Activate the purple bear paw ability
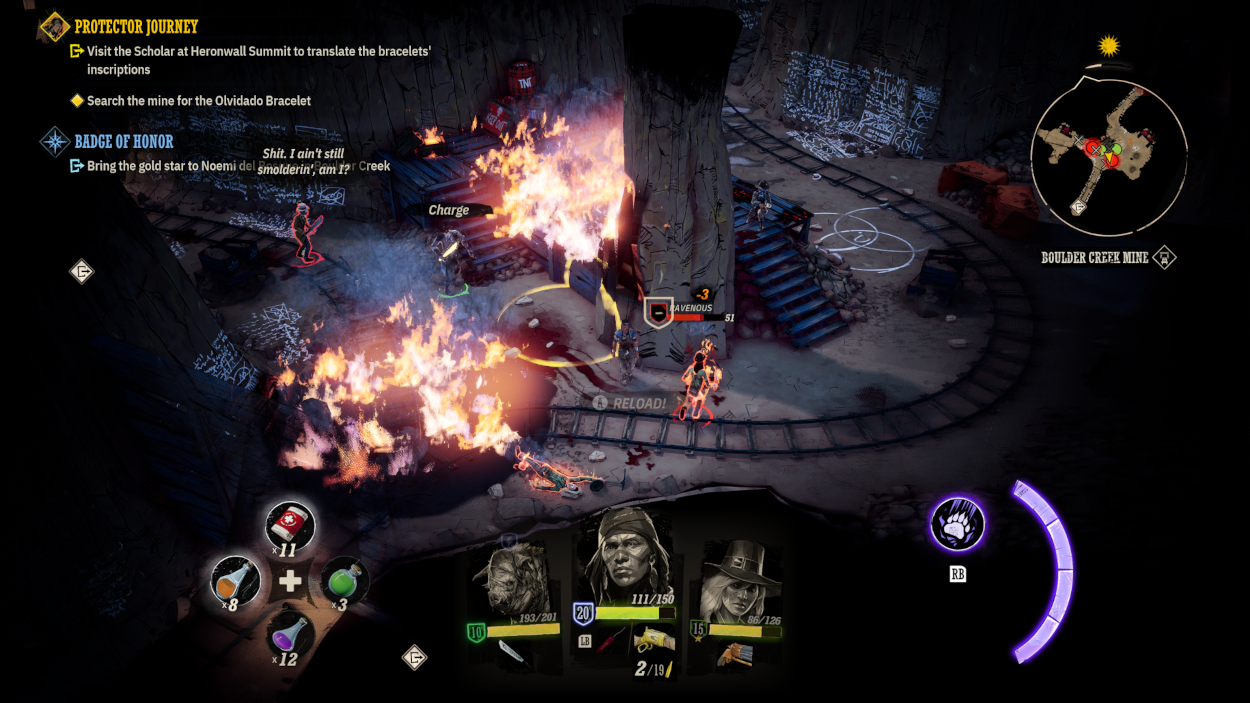Image resolution: width=1250 pixels, height=703 pixels. [957, 524]
